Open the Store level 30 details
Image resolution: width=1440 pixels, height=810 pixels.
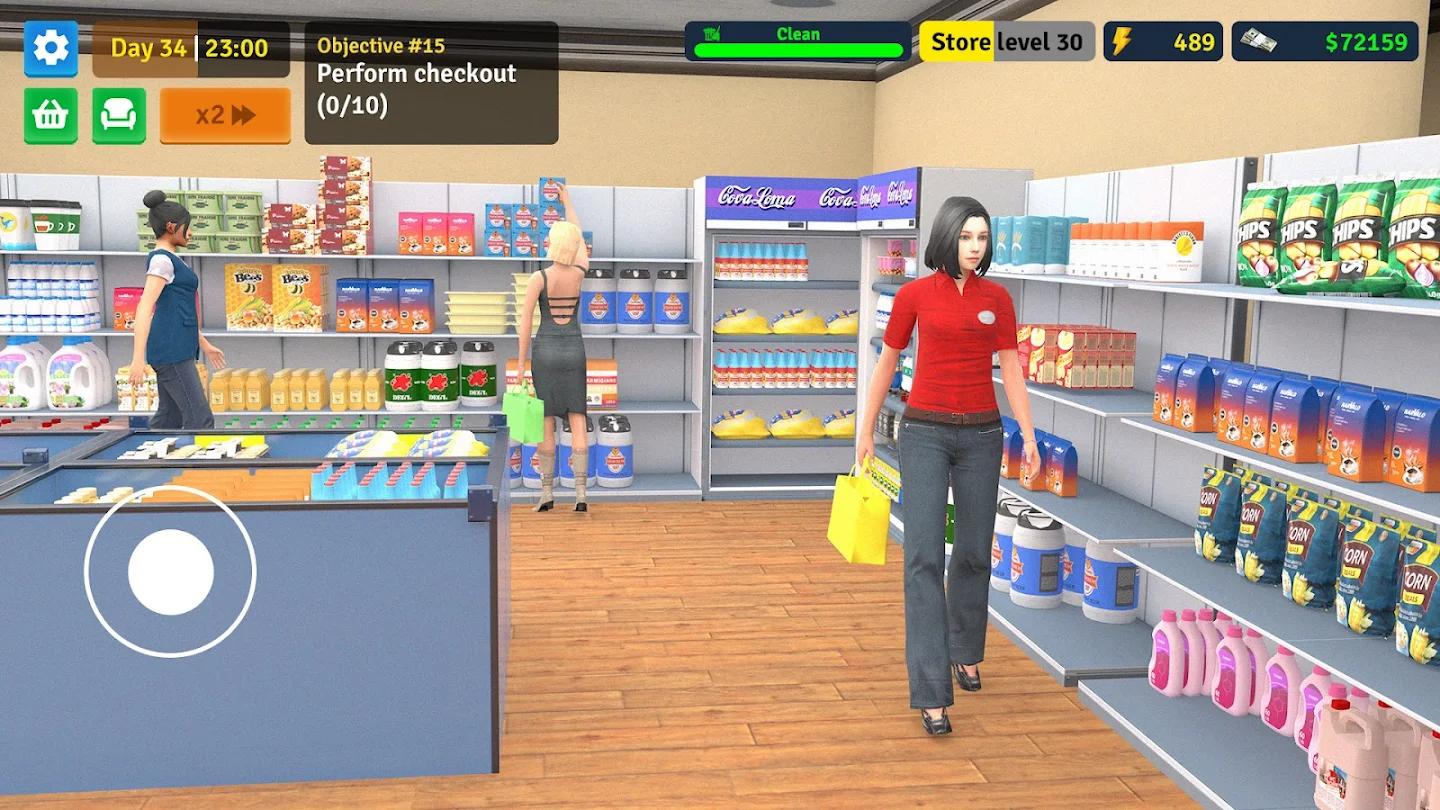click(1005, 42)
